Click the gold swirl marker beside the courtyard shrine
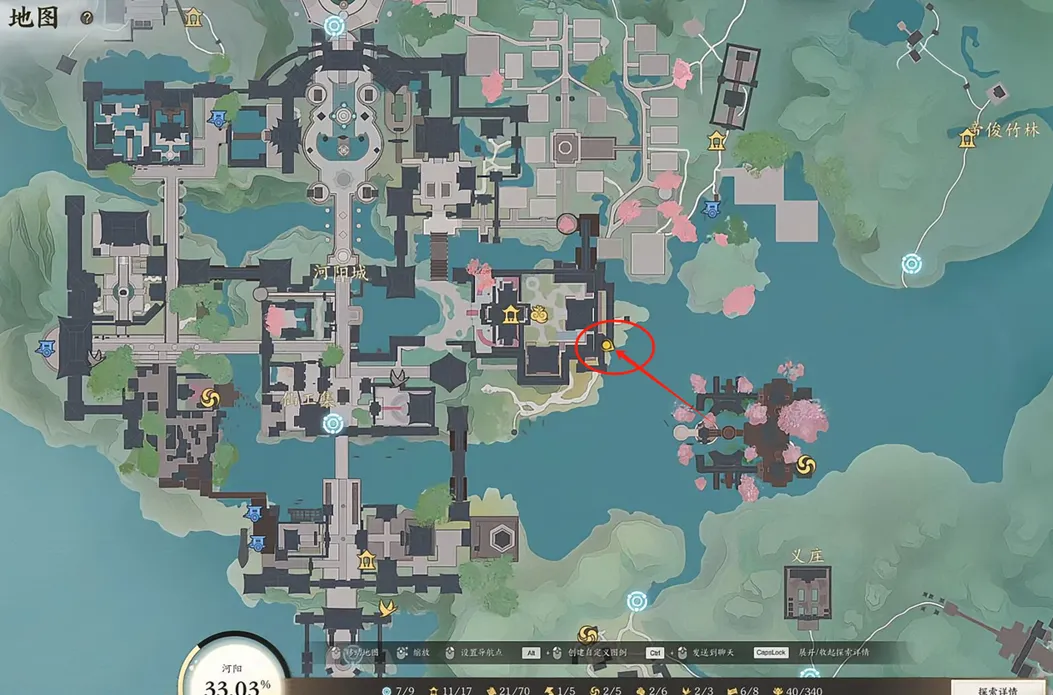 (x=542, y=316)
